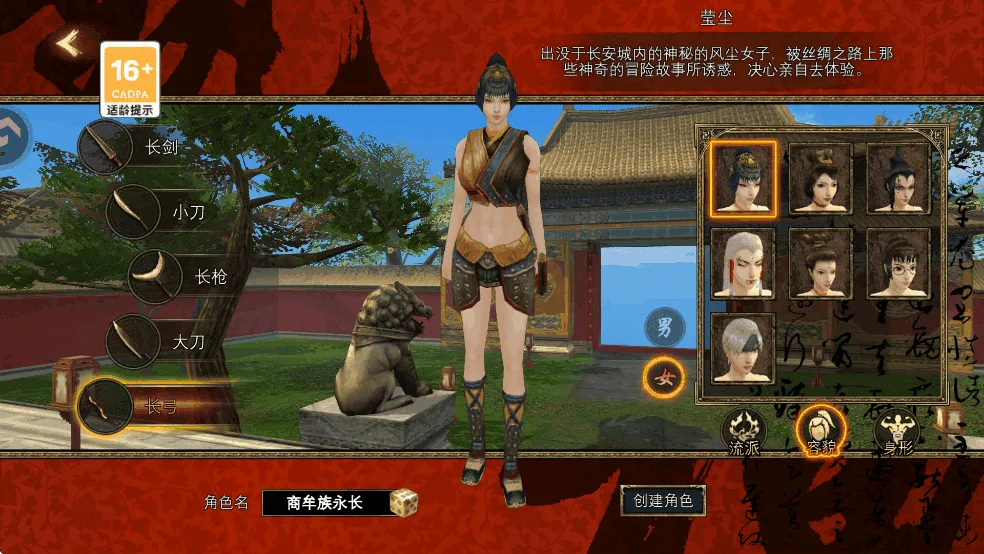Screen dimensions: 984x554
Task: Switch gender to 男
Action: tap(664, 326)
